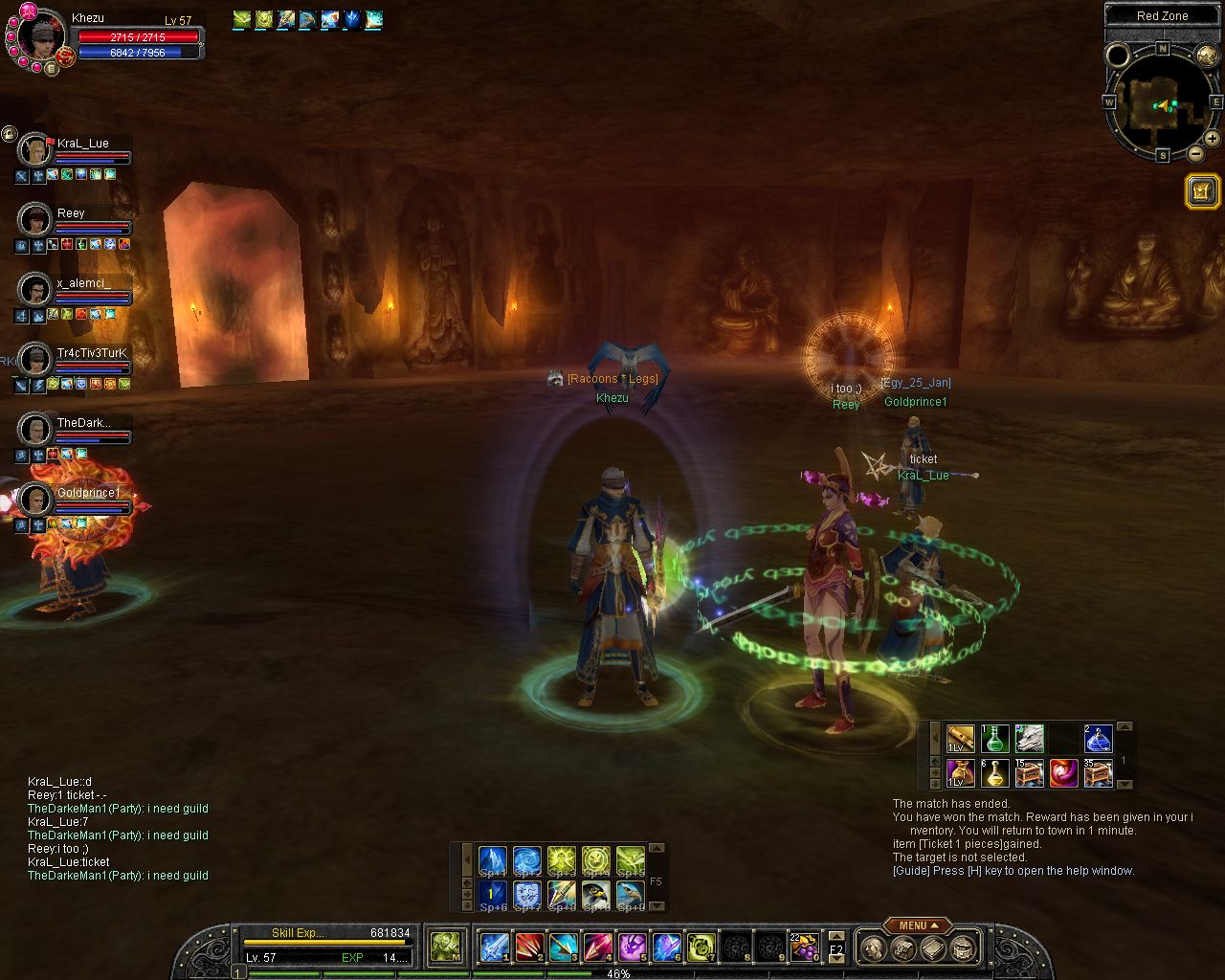Activate the purple skill in slot 5
Screen dimensions: 1225x980
[x=631, y=947]
